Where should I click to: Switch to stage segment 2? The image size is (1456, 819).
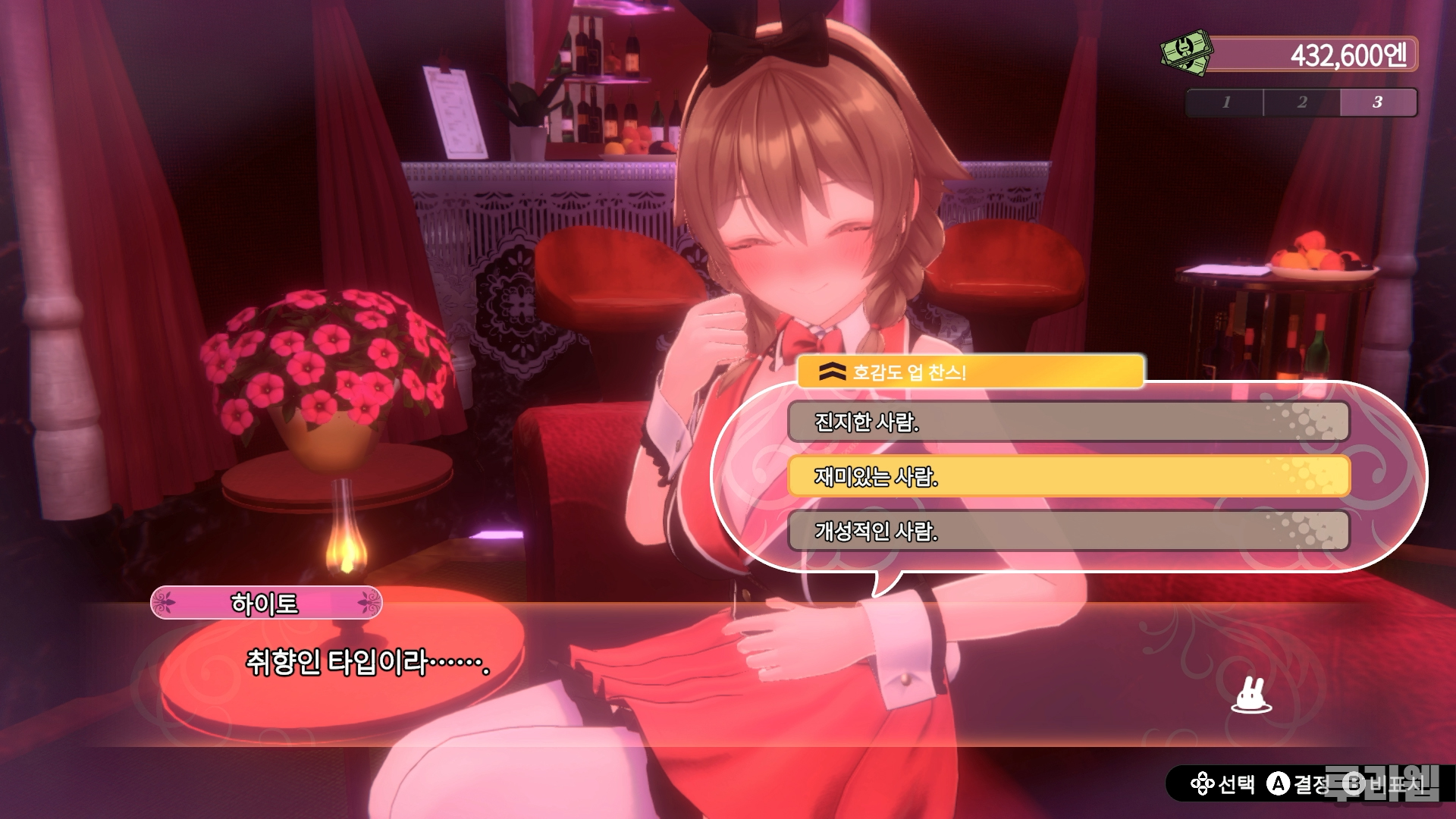(1301, 102)
